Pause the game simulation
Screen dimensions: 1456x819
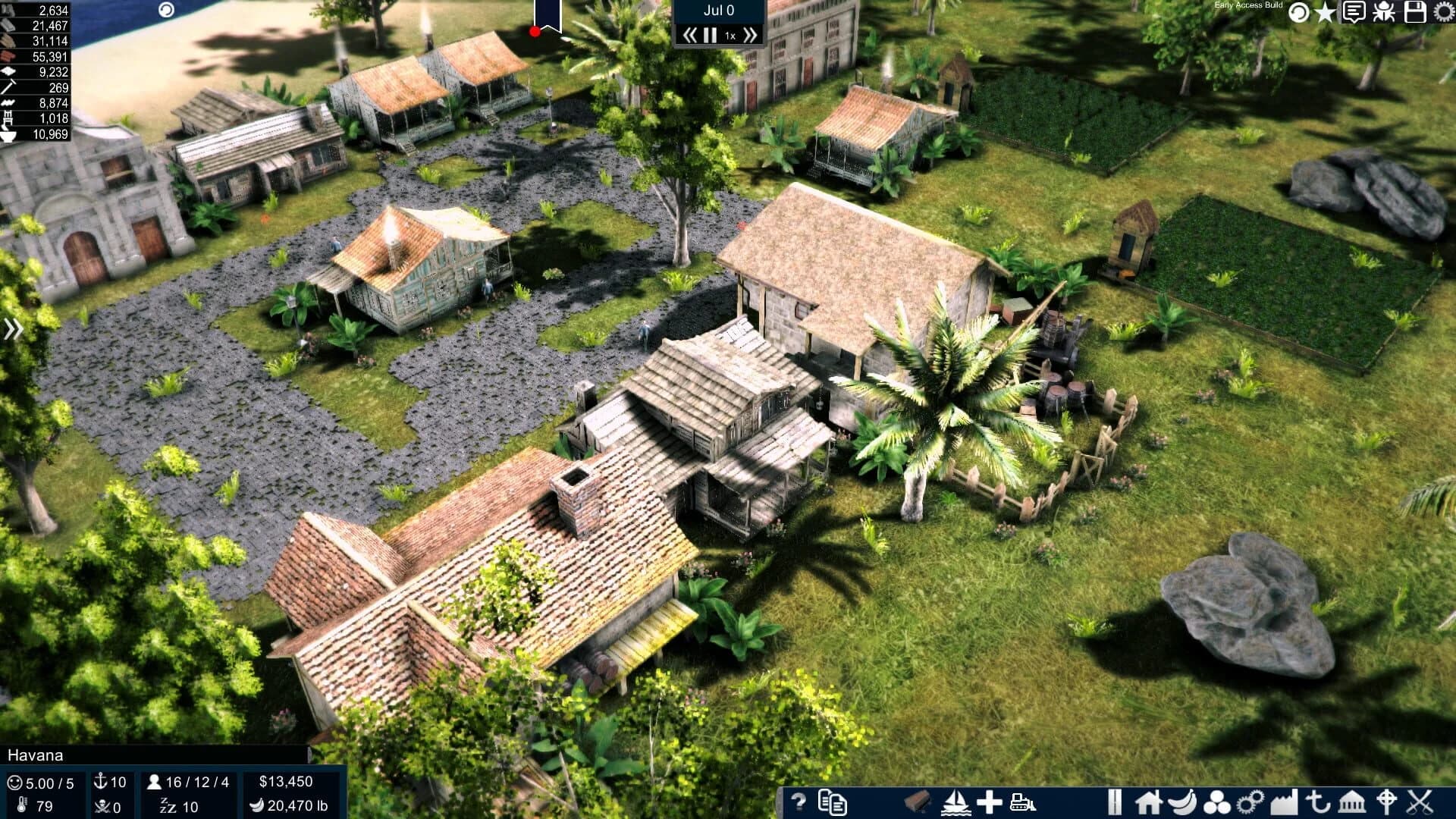point(709,33)
